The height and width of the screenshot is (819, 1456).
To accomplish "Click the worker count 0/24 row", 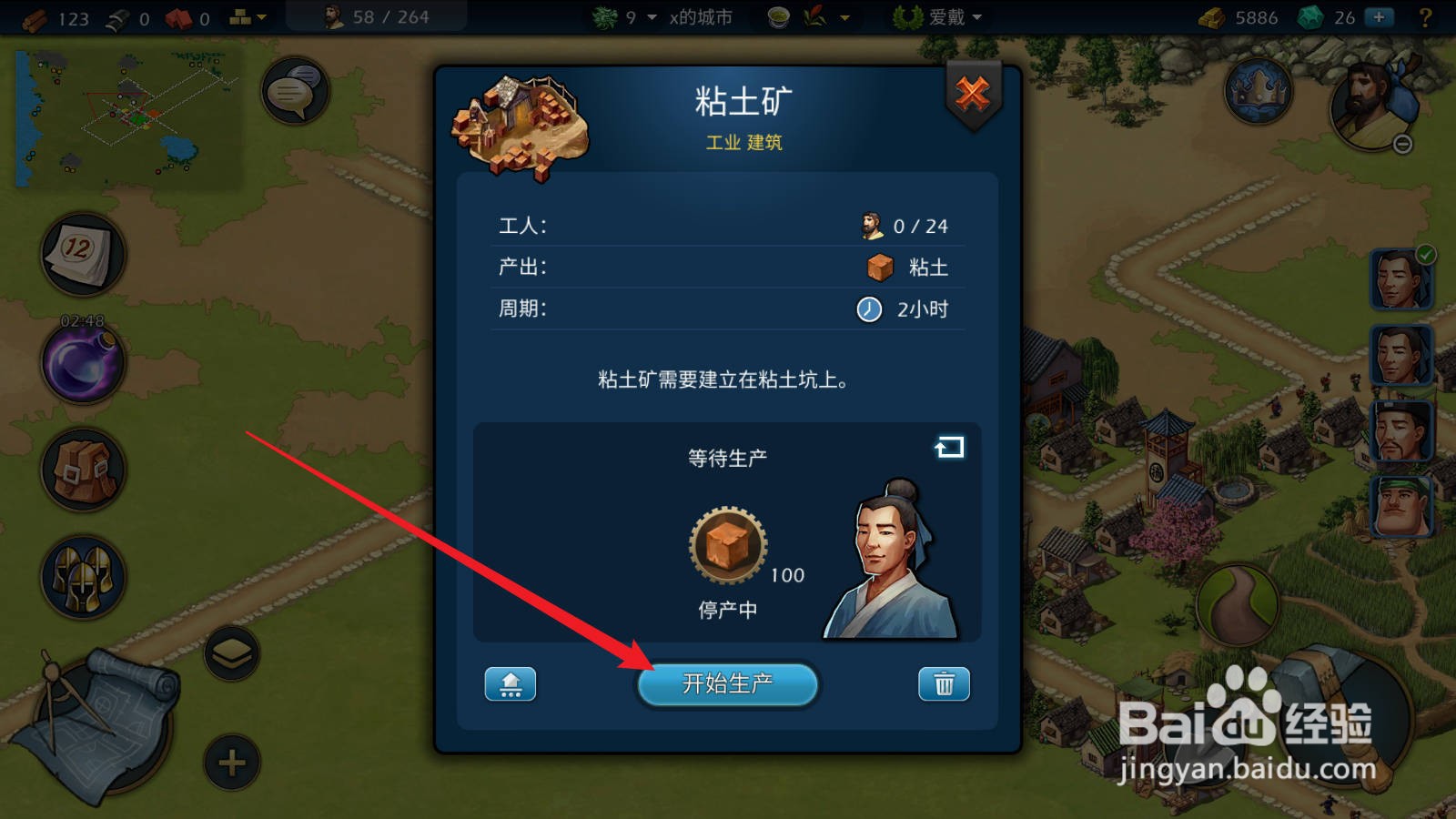I will pos(719,225).
